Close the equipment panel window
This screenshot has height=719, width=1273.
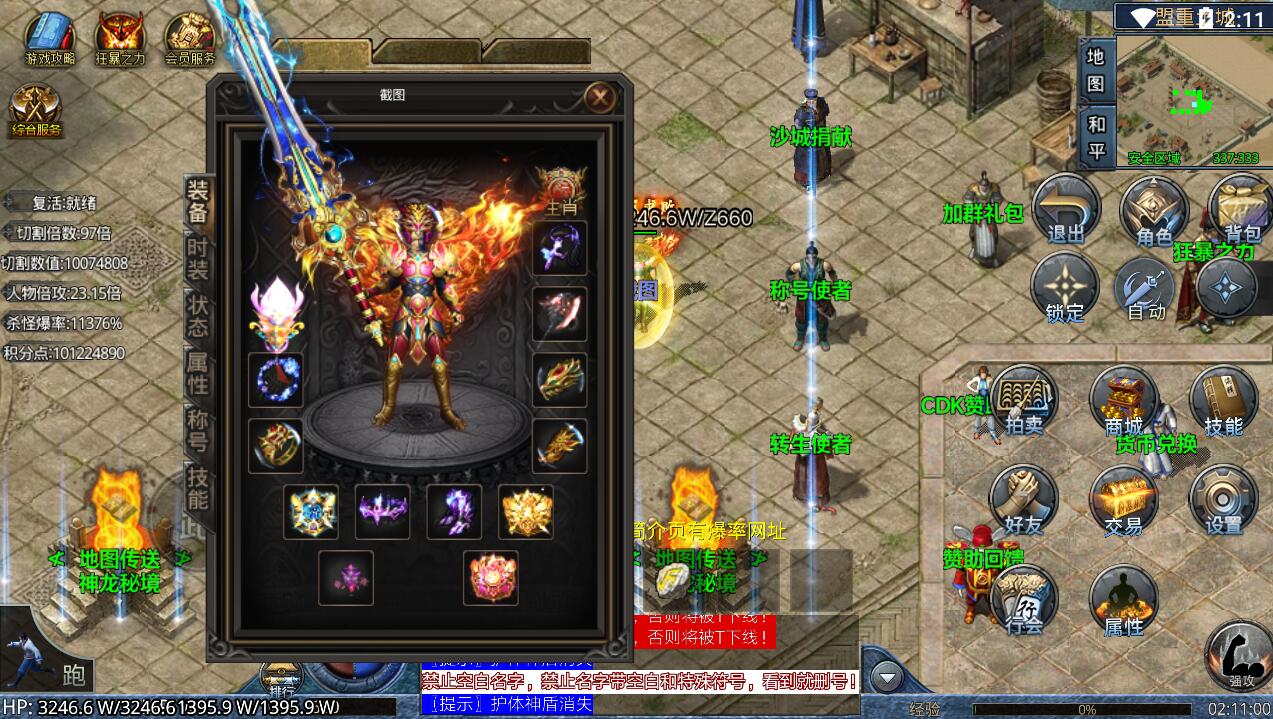click(600, 97)
